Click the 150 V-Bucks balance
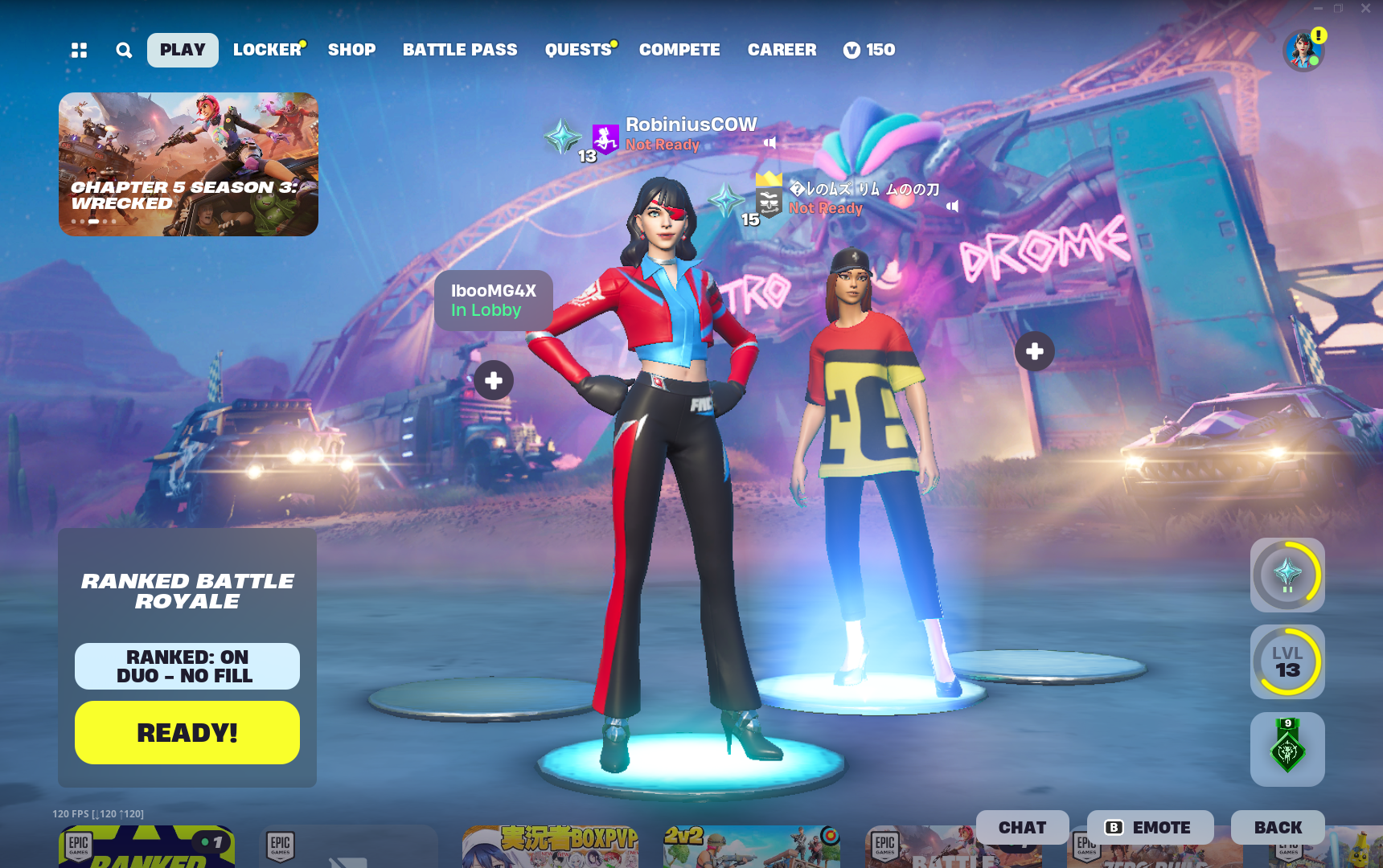 coord(869,50)
